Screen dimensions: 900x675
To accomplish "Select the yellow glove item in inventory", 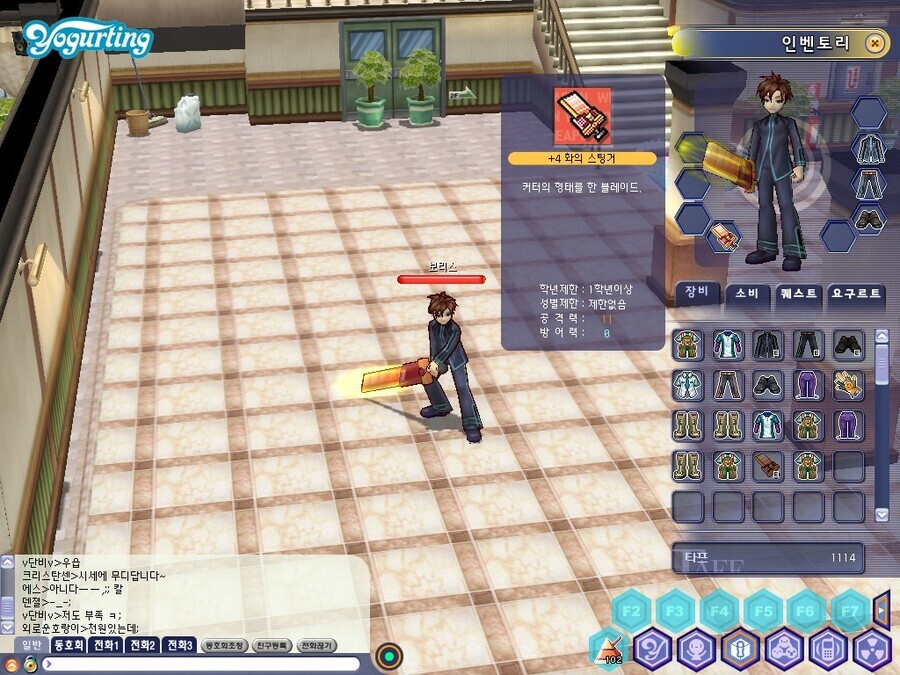I will [x=848, y=385].
